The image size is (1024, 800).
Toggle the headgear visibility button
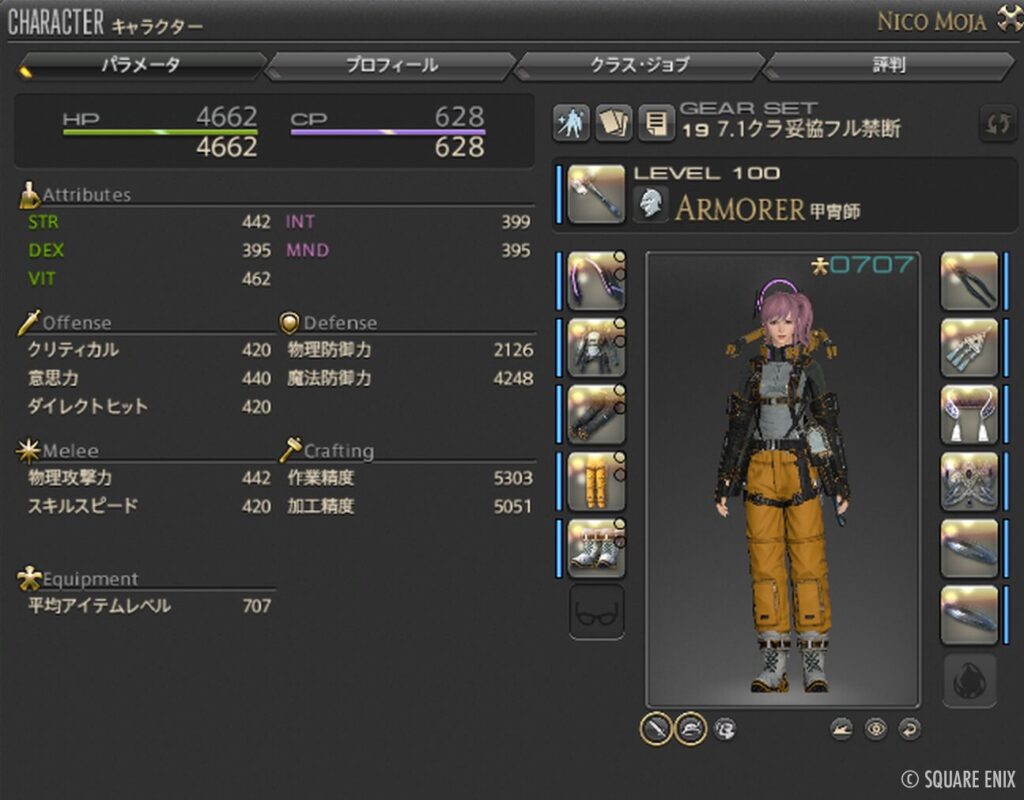click(x=690, y=729)
